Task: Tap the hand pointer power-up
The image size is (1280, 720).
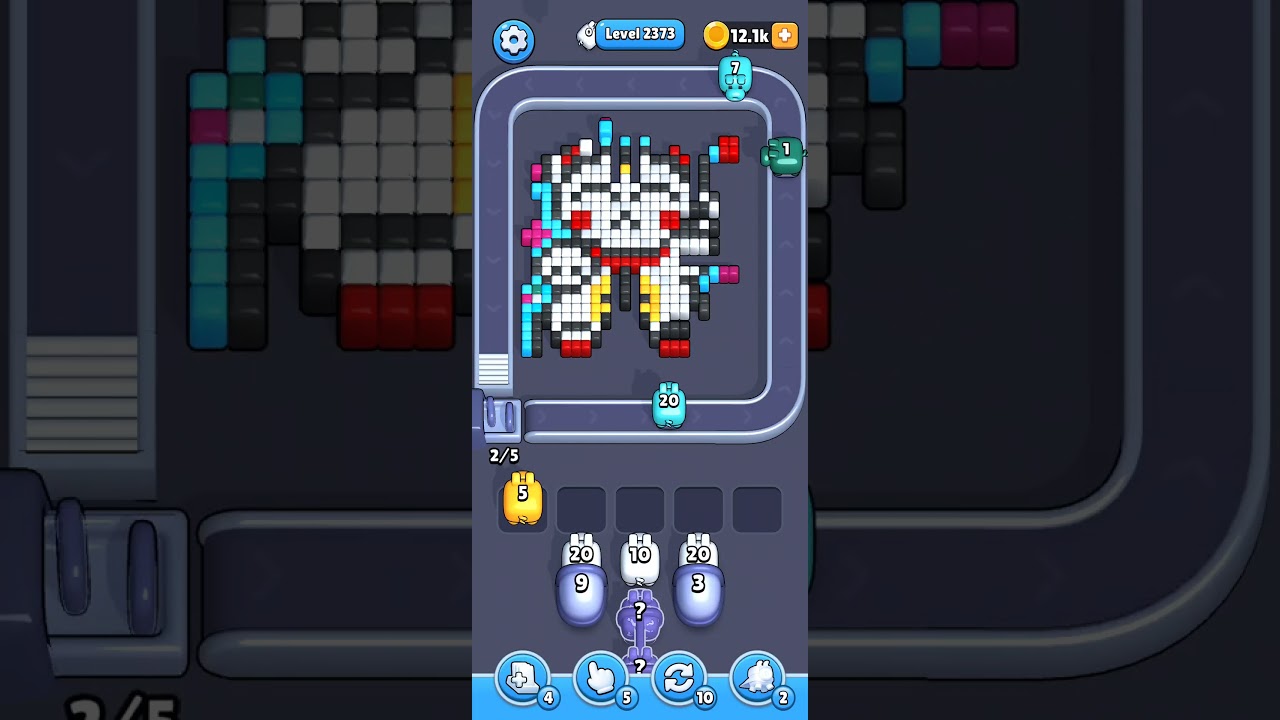Action: pos(602,678)
